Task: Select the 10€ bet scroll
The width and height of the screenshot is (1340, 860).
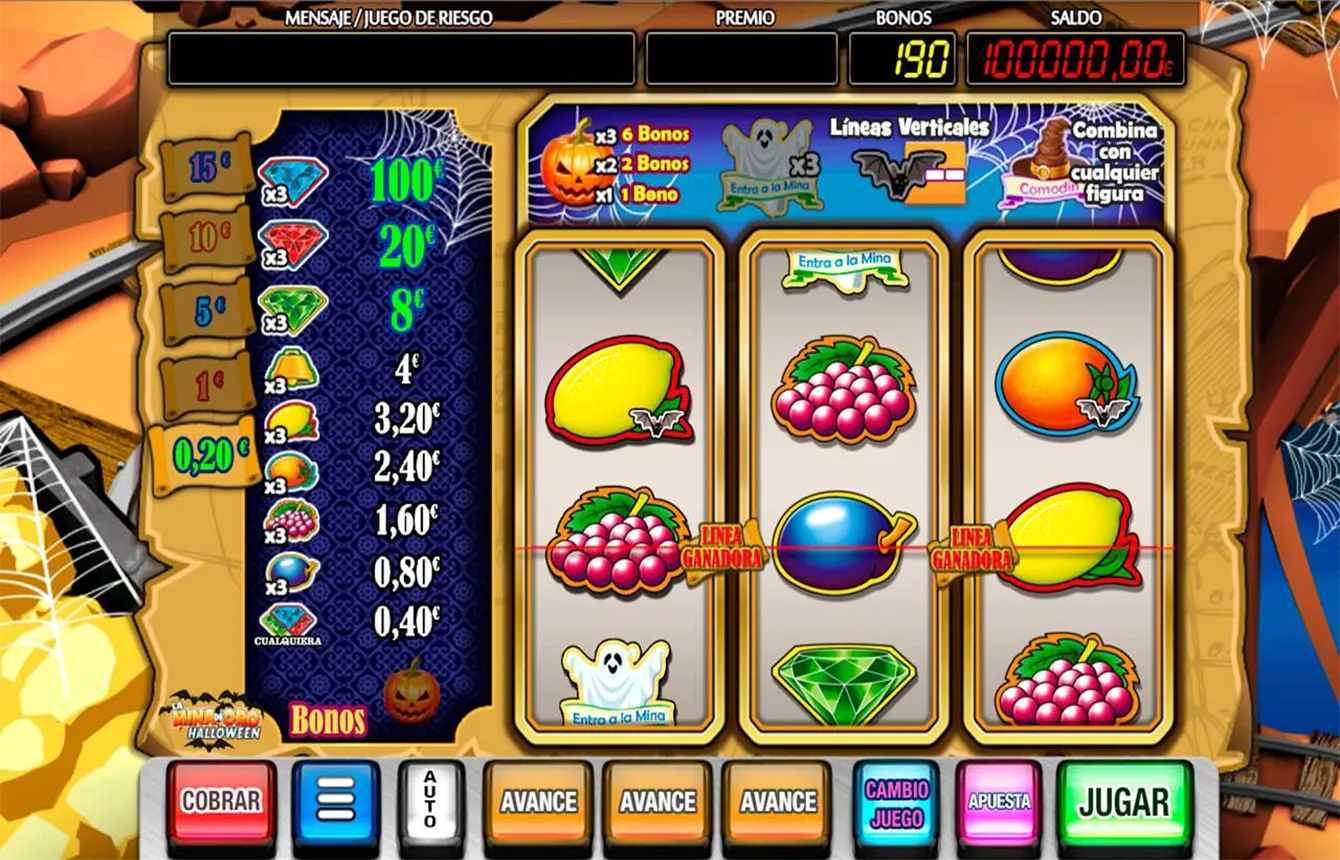Action: coord(208,238)
